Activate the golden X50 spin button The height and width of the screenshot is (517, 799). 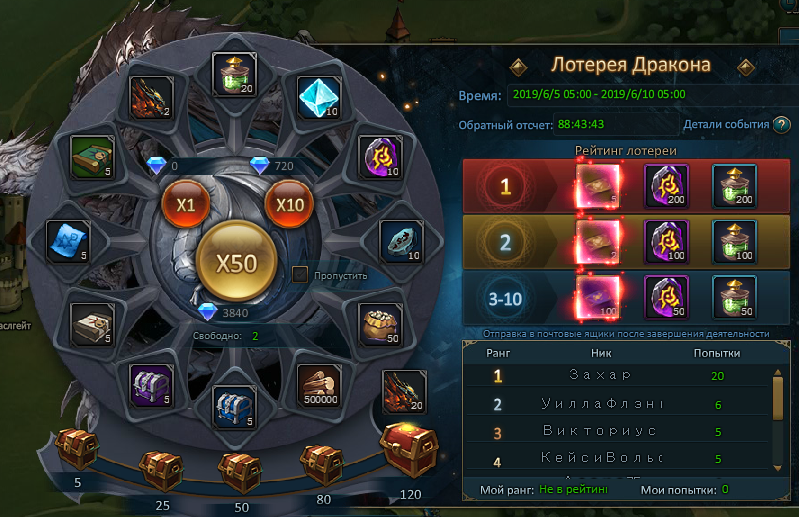[237, 263]
